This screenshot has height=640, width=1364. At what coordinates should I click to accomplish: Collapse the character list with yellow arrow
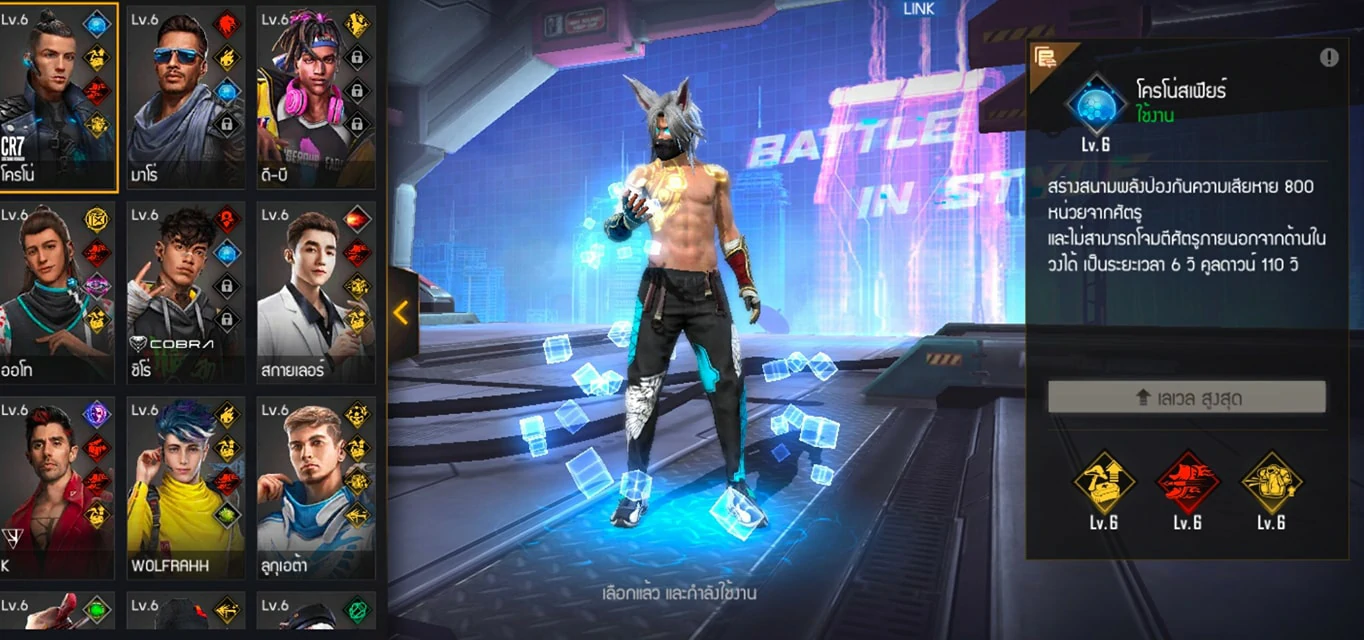pos(402,313)
